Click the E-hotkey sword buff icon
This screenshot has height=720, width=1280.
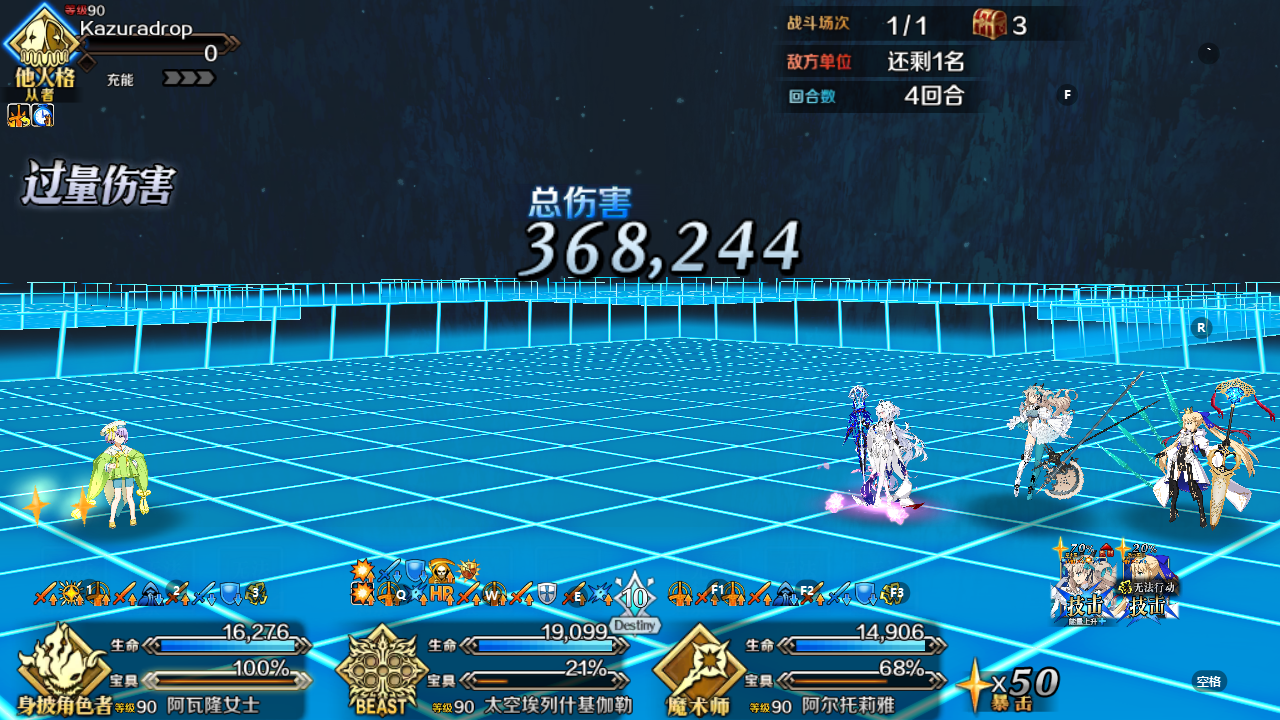click(577, 595)
